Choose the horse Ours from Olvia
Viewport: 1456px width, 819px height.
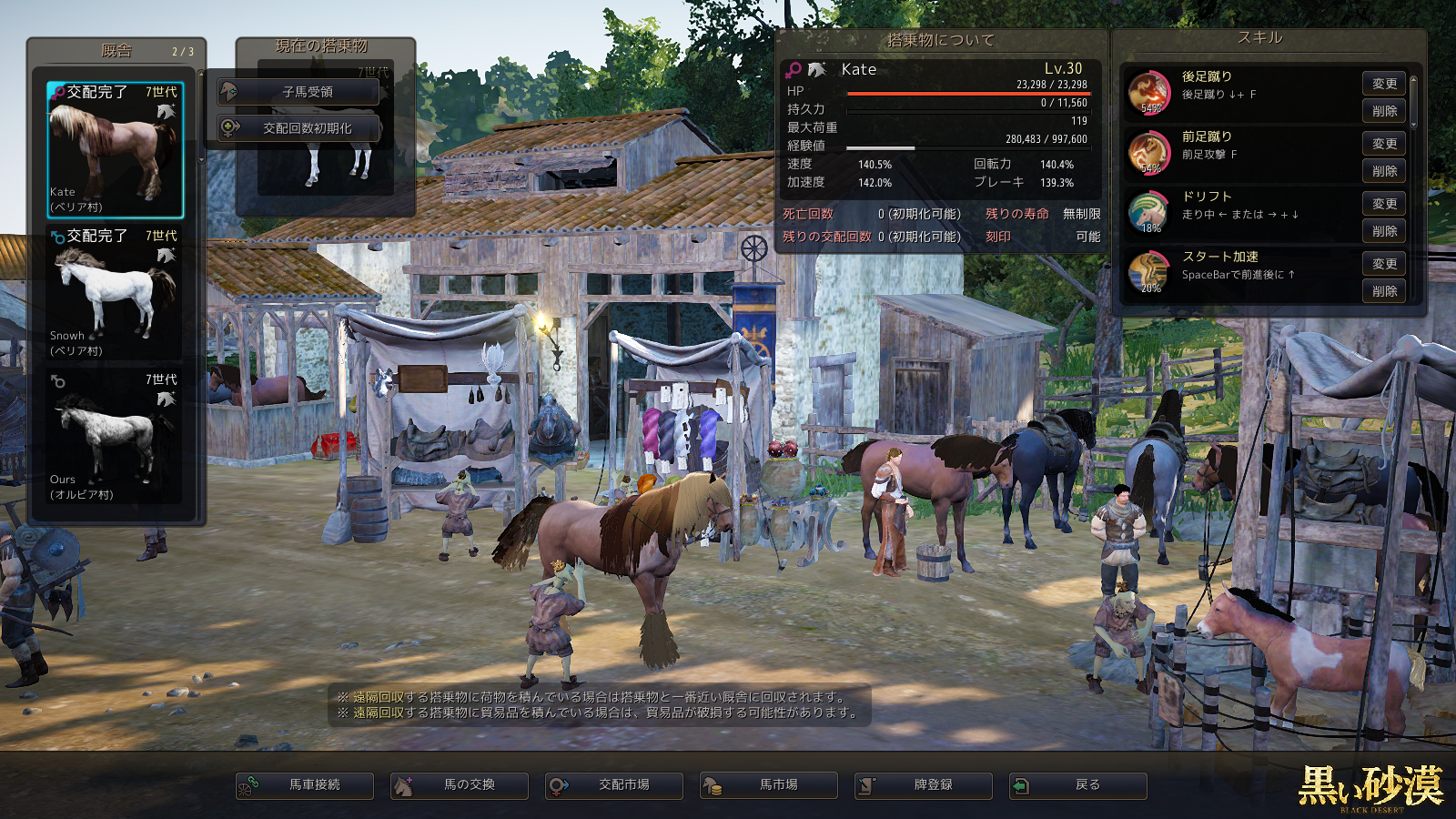tap(115, 437)
